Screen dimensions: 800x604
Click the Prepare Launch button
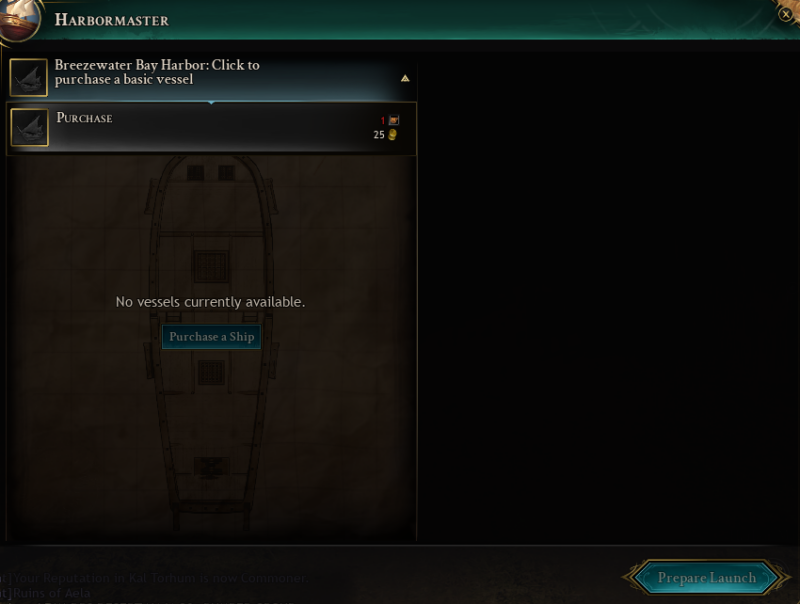click(706, 577)
